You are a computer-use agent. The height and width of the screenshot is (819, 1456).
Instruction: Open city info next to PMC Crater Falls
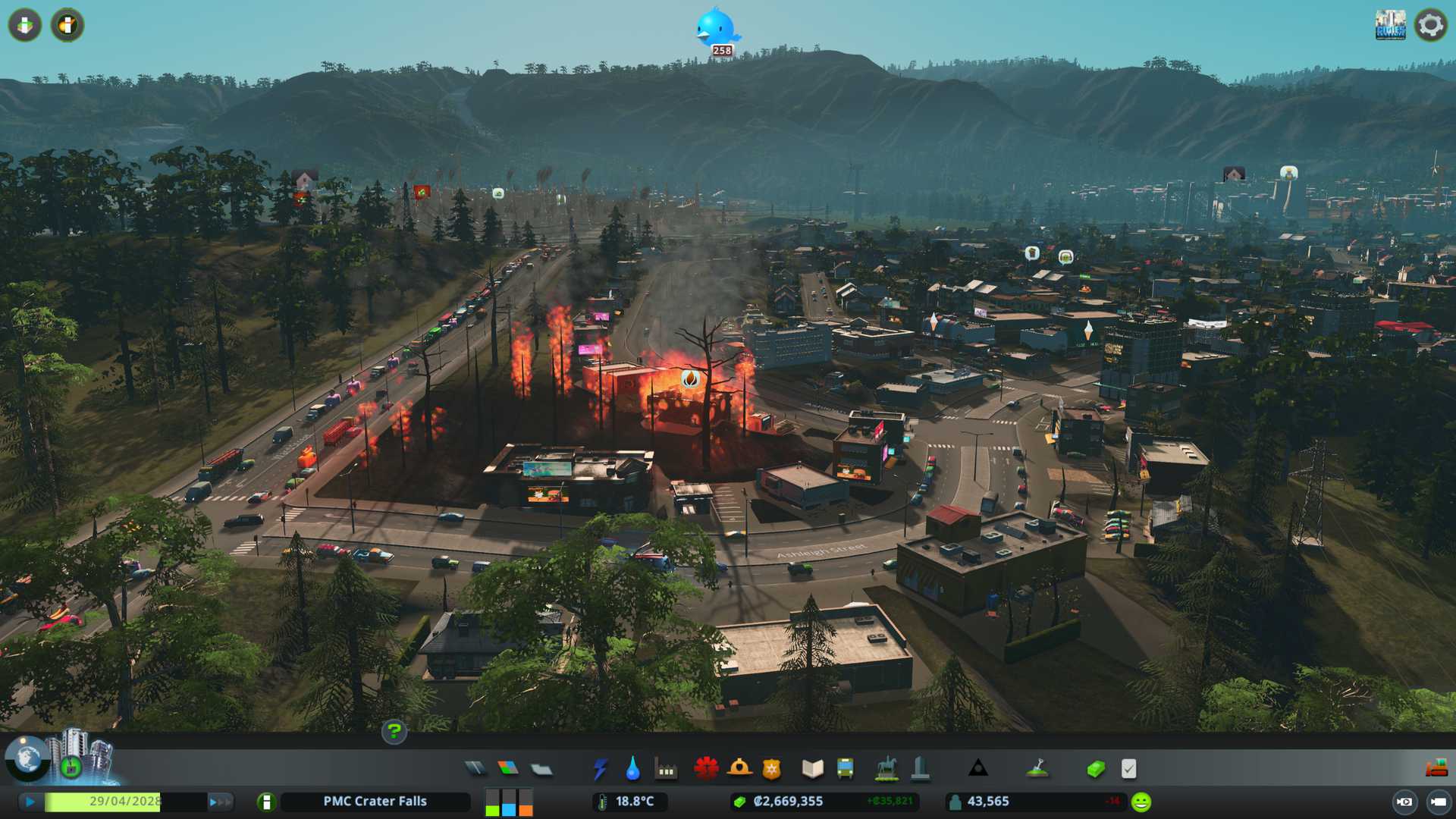coord(266,802)
